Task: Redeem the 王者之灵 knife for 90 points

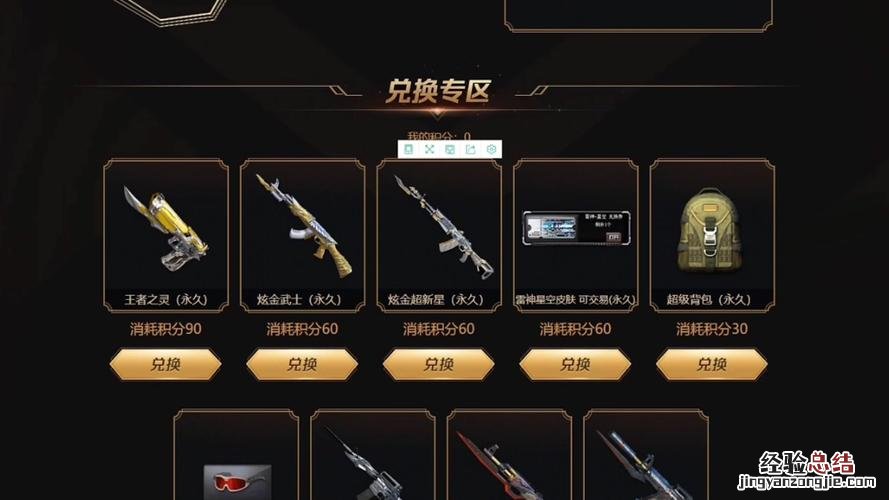Action: point(165,365)
